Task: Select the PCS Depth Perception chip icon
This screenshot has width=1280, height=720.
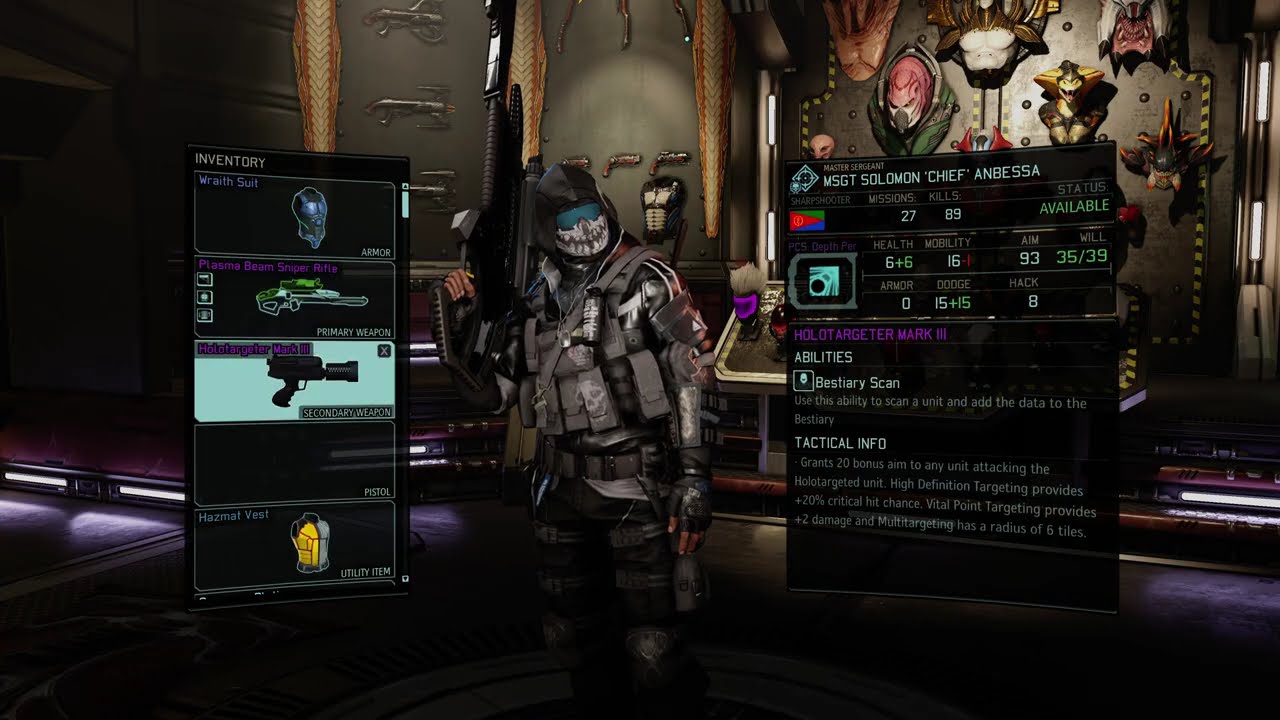Action: pyautogui.click(x=824, y=281)
